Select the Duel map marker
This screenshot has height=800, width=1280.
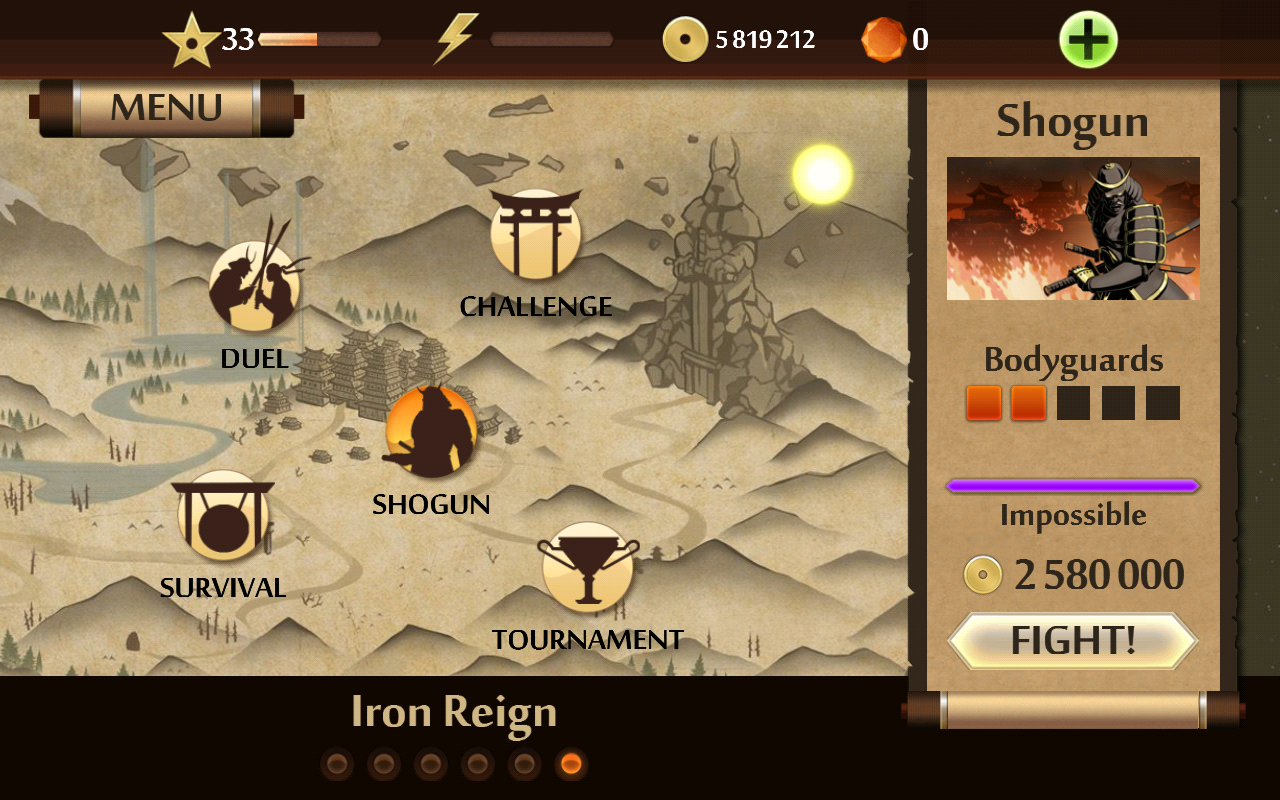click(255, 287)
